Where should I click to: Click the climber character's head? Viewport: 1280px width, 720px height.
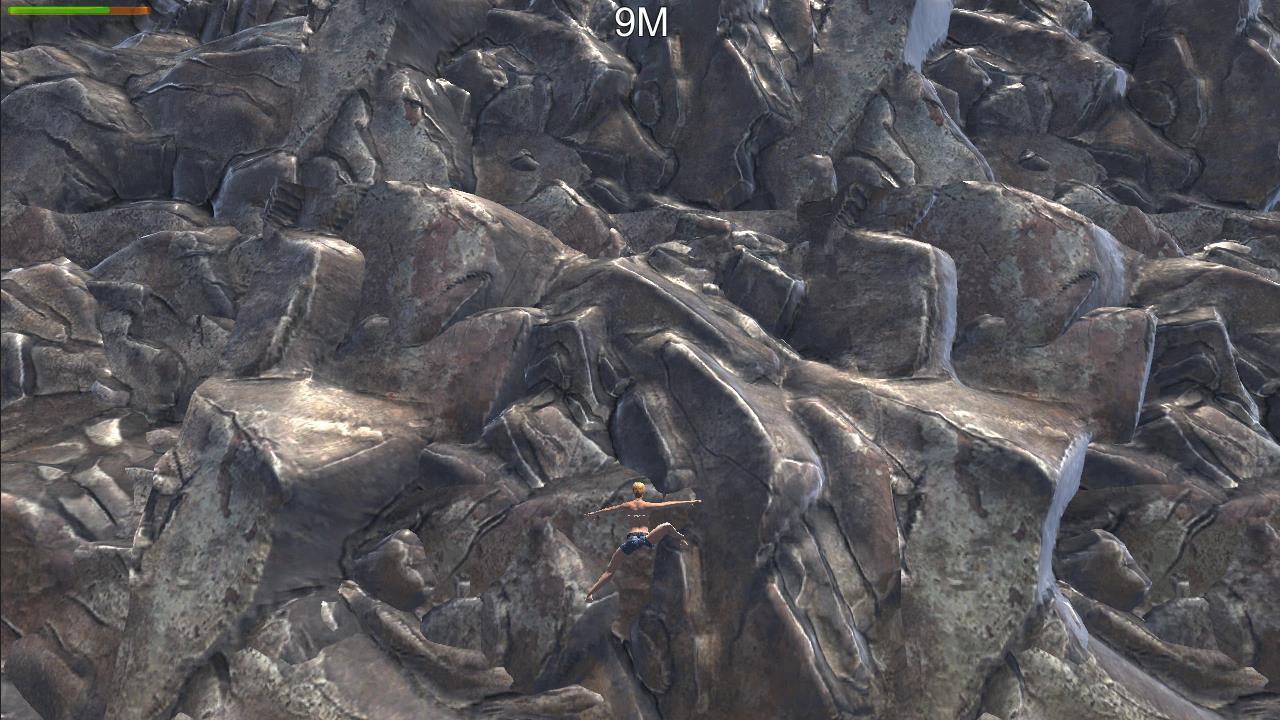pos(640,488)
